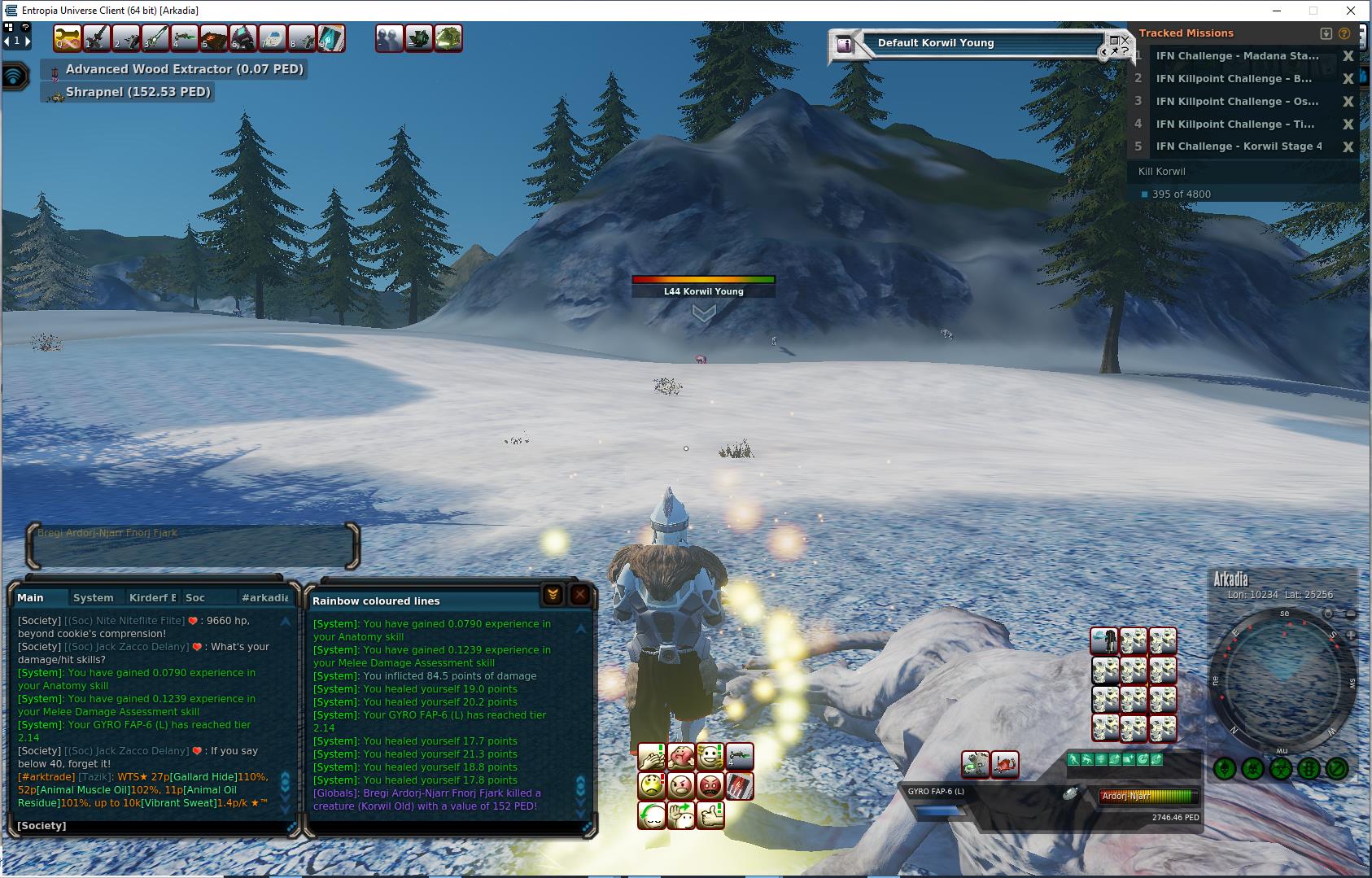1372x878 pixels.
Task: Collapse the Rainbow coloured lines chat window
Action: tap(553, 595)
